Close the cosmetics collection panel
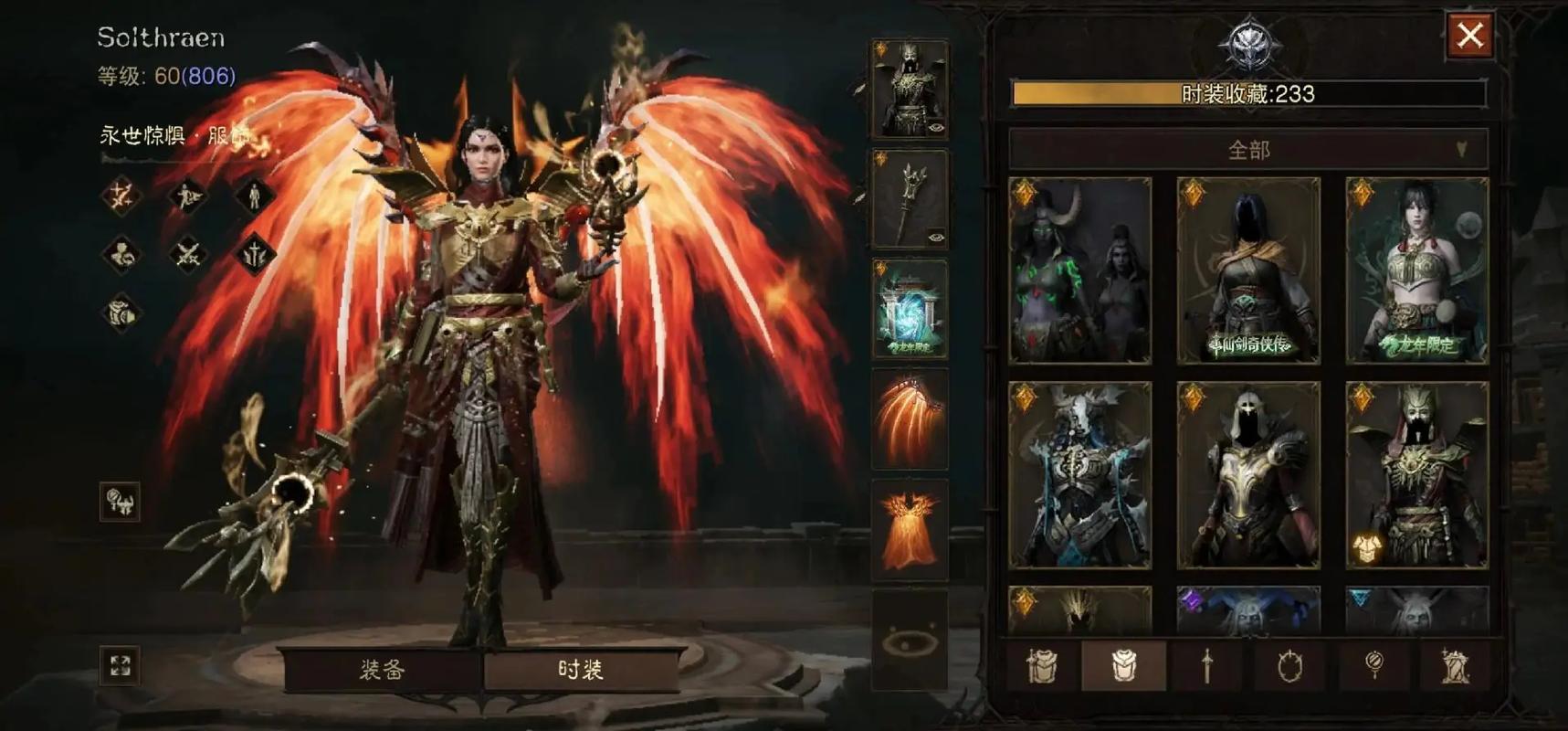 tap(1469, 37)
